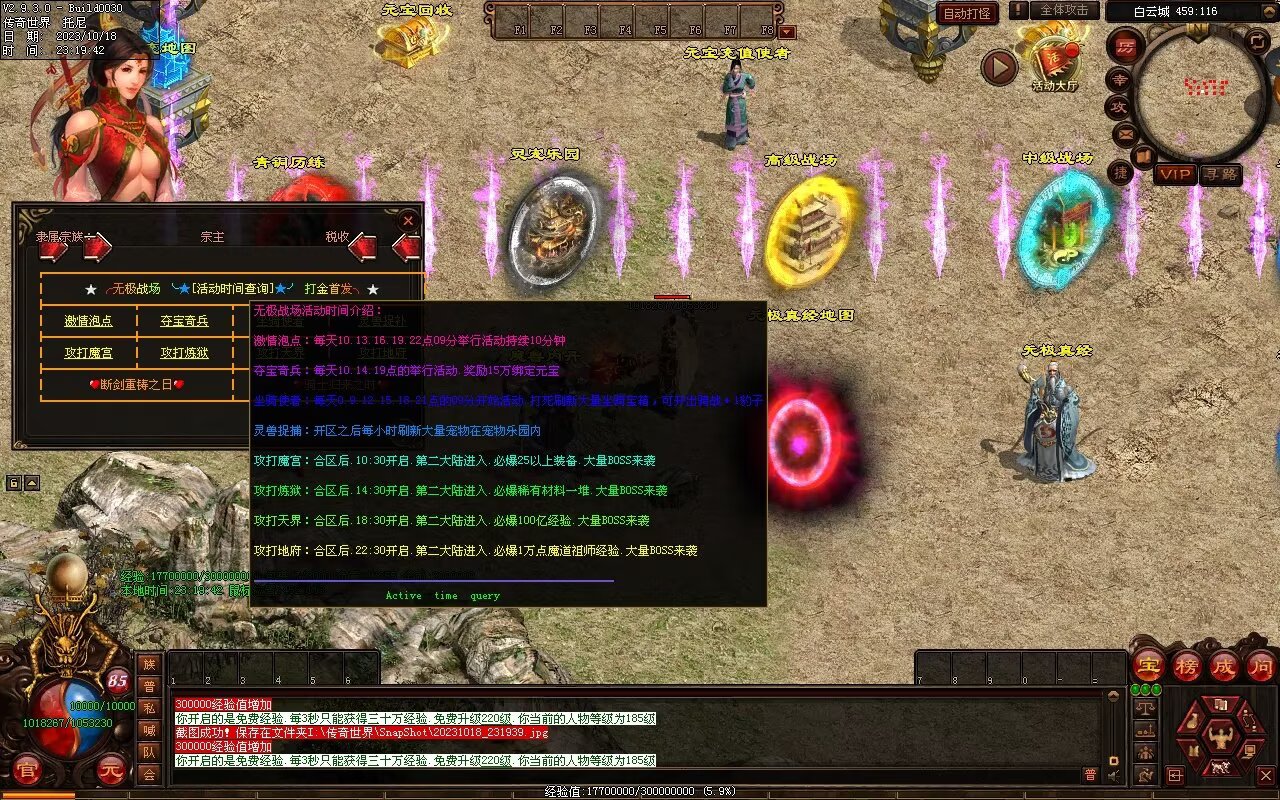1280x800 pixels.
Task: Open the VIP panel
Action: click(x=1175, y=174)
